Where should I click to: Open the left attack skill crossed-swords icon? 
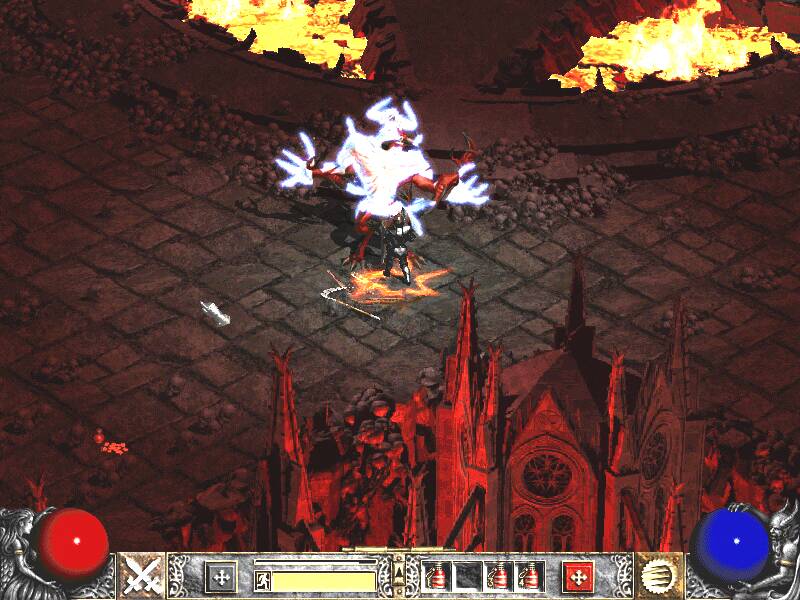coord(142,576)
